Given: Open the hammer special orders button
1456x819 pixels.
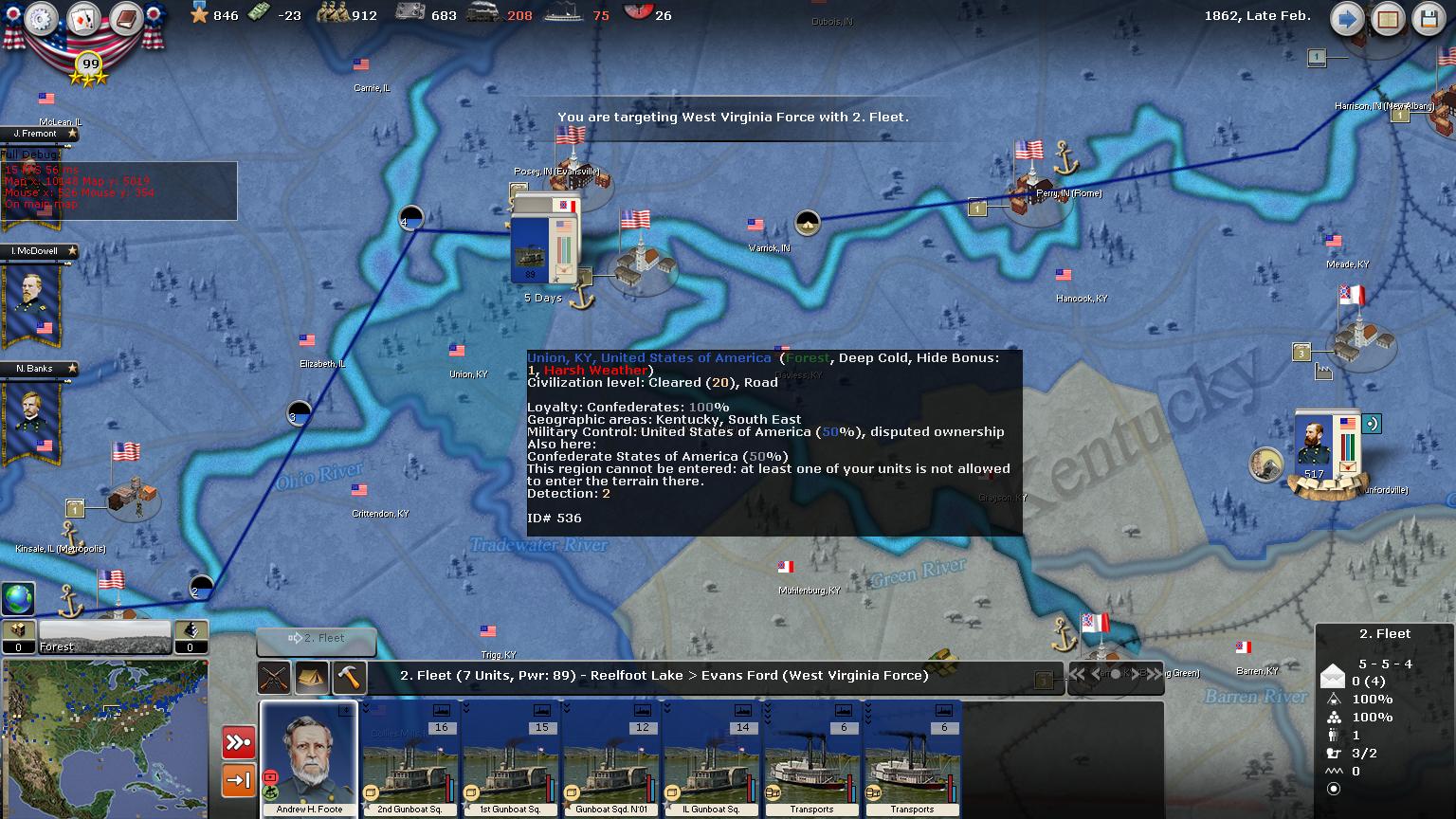Looking at the screenshot, I should [350, 677].
